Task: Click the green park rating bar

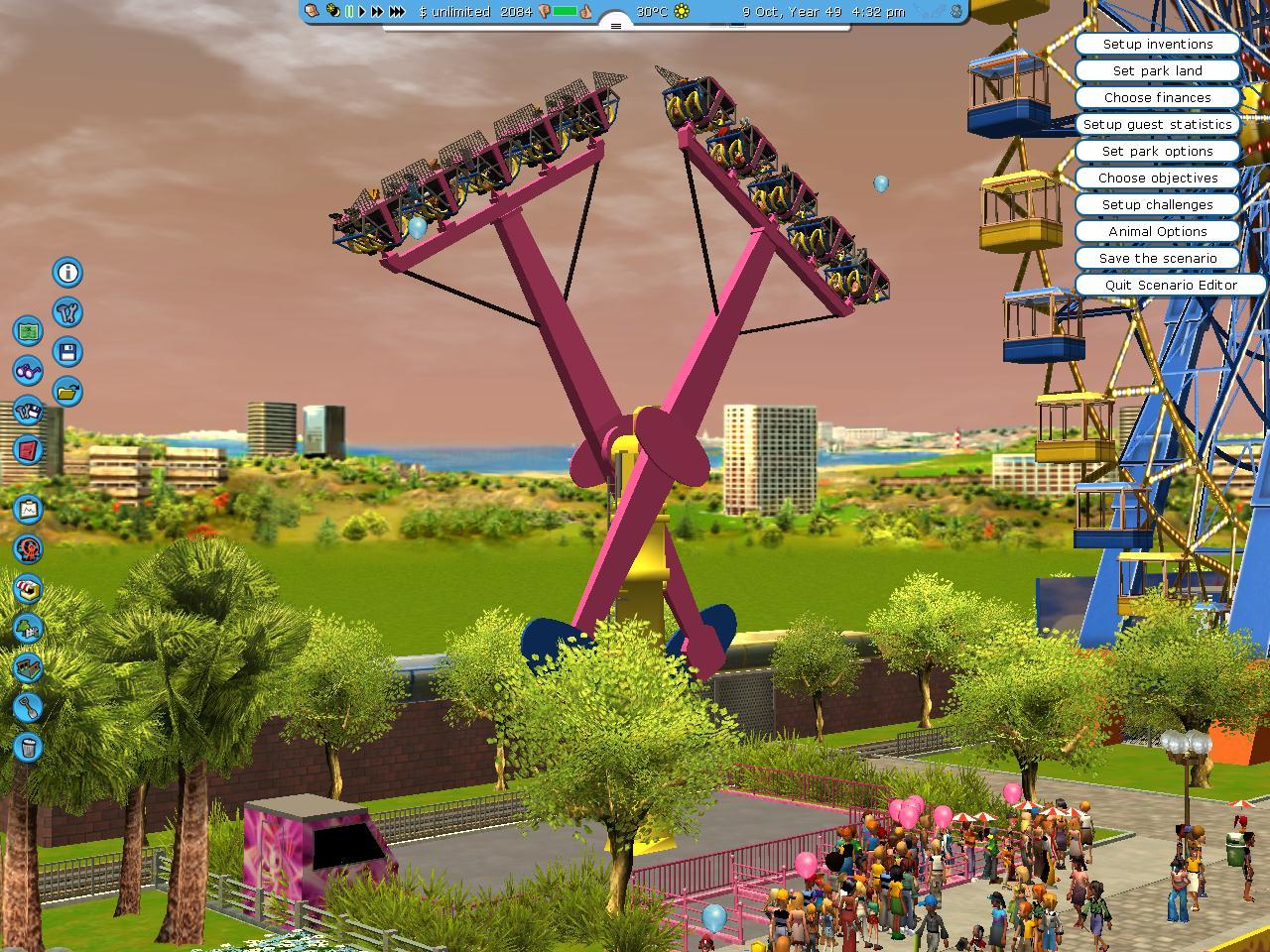Action: pos(563,13)
